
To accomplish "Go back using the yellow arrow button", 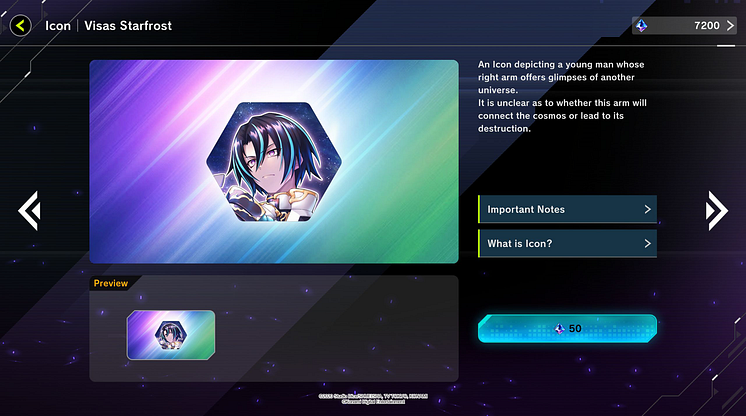I will [20, 26].
